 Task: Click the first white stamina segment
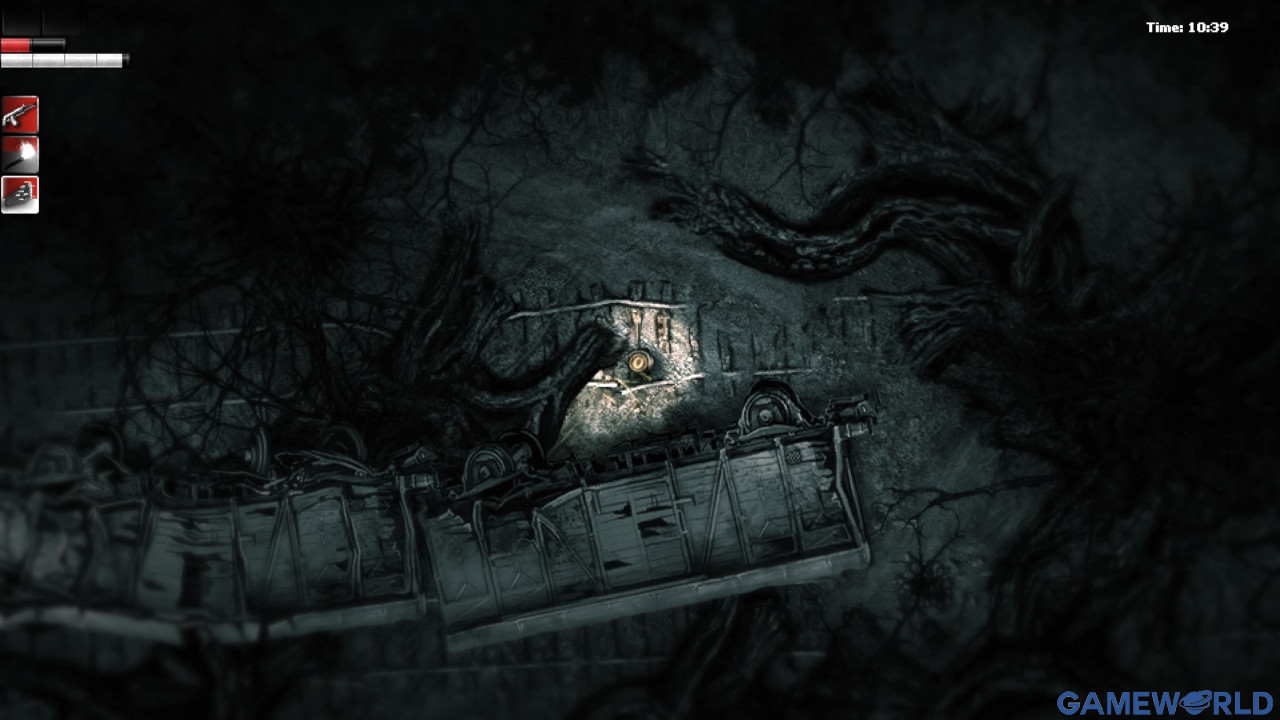(16, 58)
